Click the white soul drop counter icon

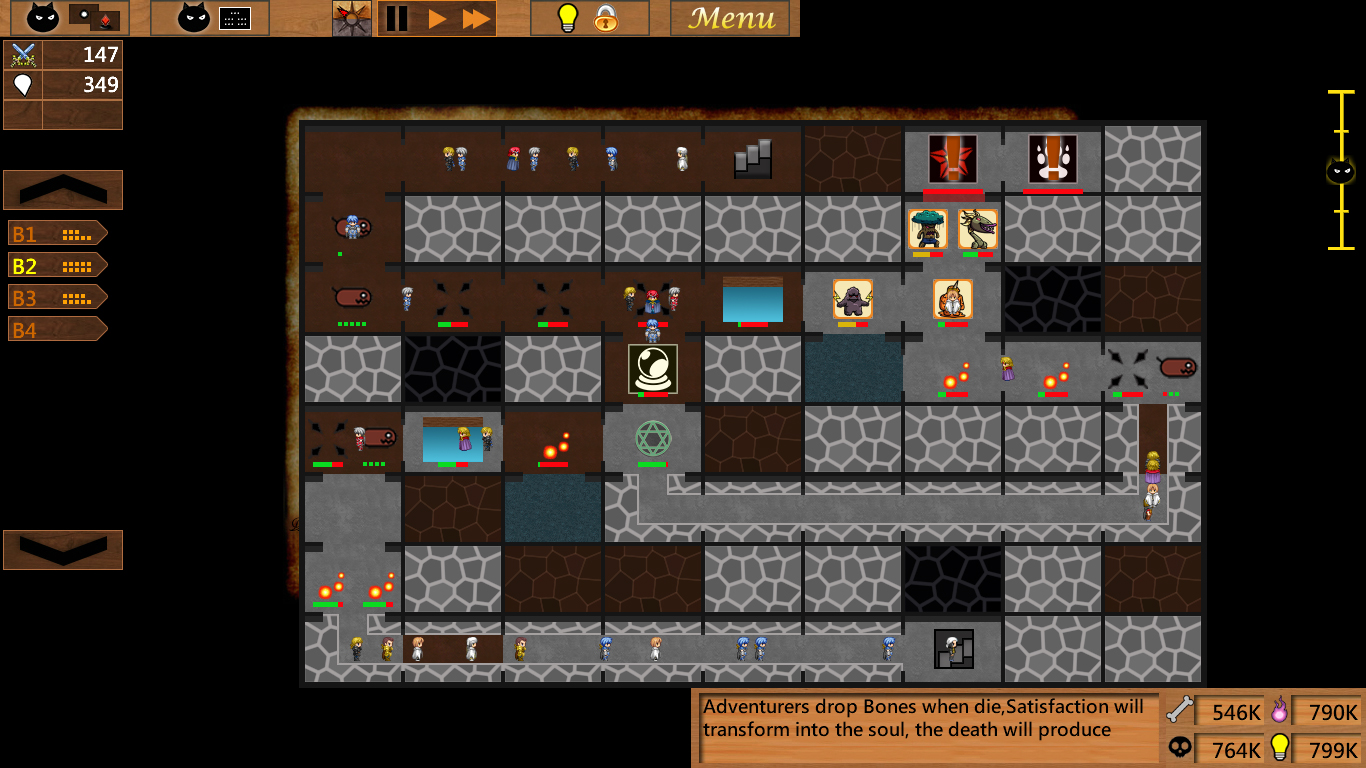[x=24, y=84]
